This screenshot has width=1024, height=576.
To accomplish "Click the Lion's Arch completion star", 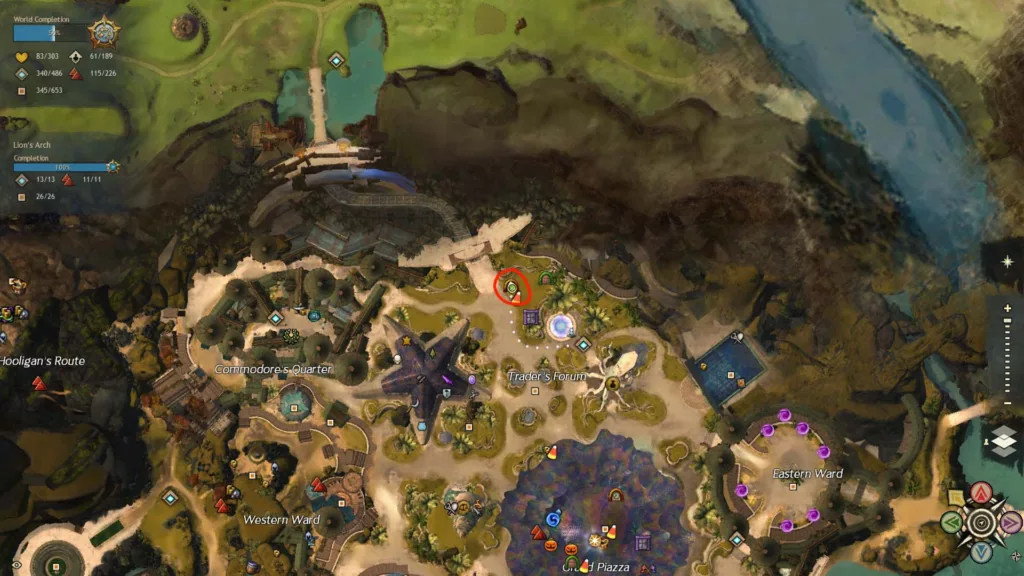I will tap(113, 167).
